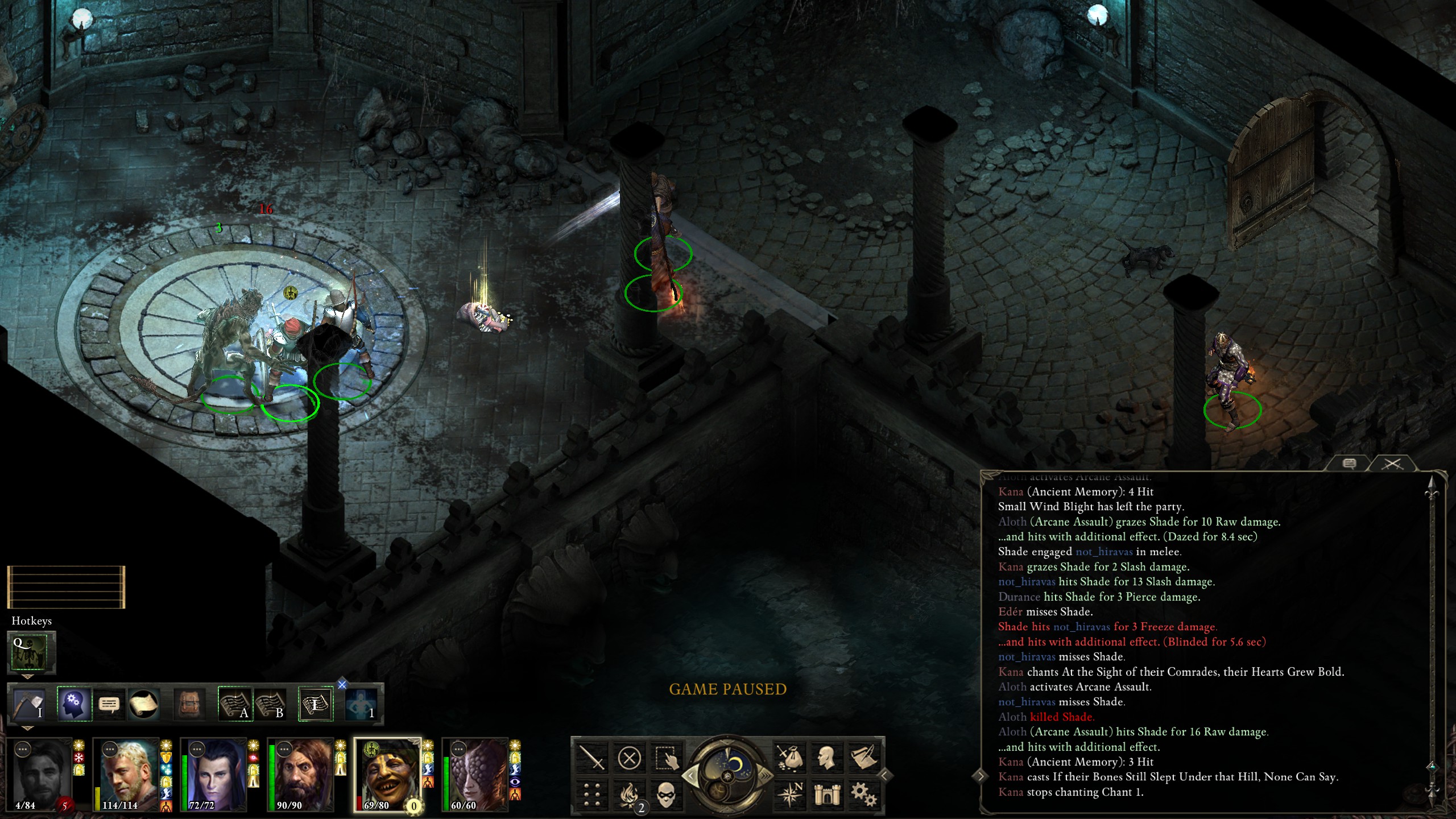Screen dimensions: 1456x819
Task: Open options with the gears button
Action: [x=863, y=795]
